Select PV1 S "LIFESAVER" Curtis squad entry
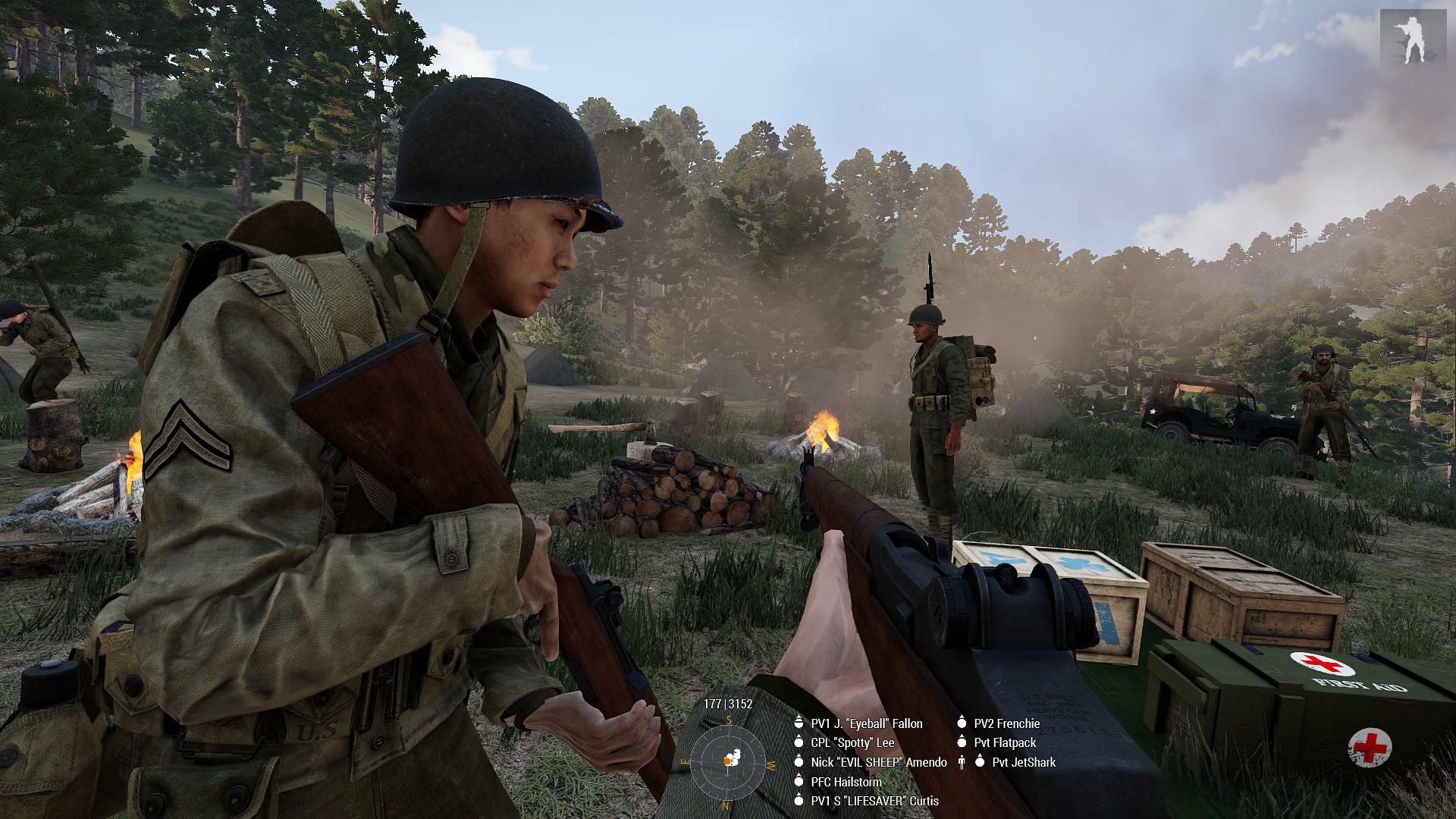The width and height of the screenshot is (1456, 819). tap(874, 801)
